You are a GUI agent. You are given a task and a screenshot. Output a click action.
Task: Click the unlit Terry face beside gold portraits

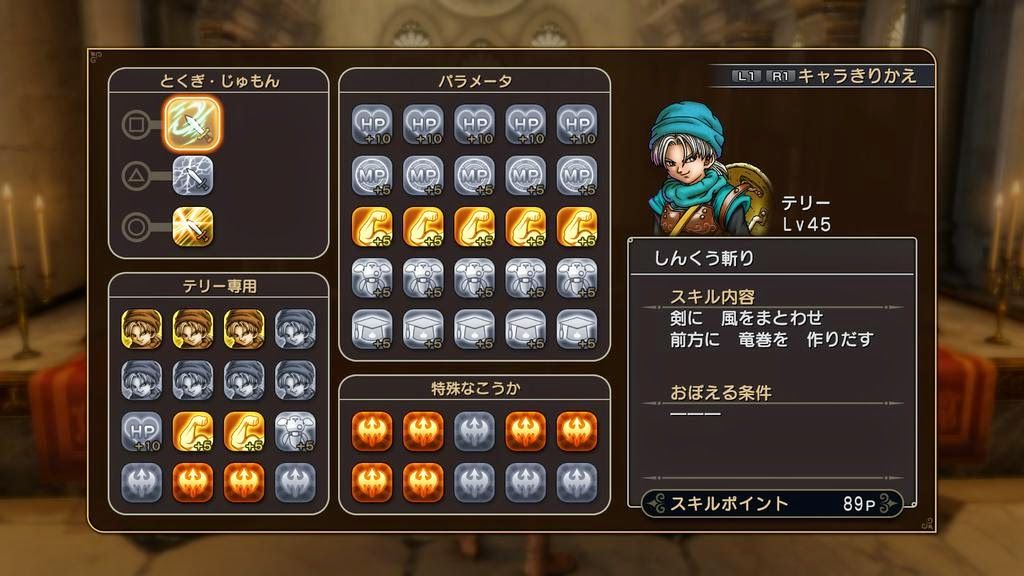[295, 328]
